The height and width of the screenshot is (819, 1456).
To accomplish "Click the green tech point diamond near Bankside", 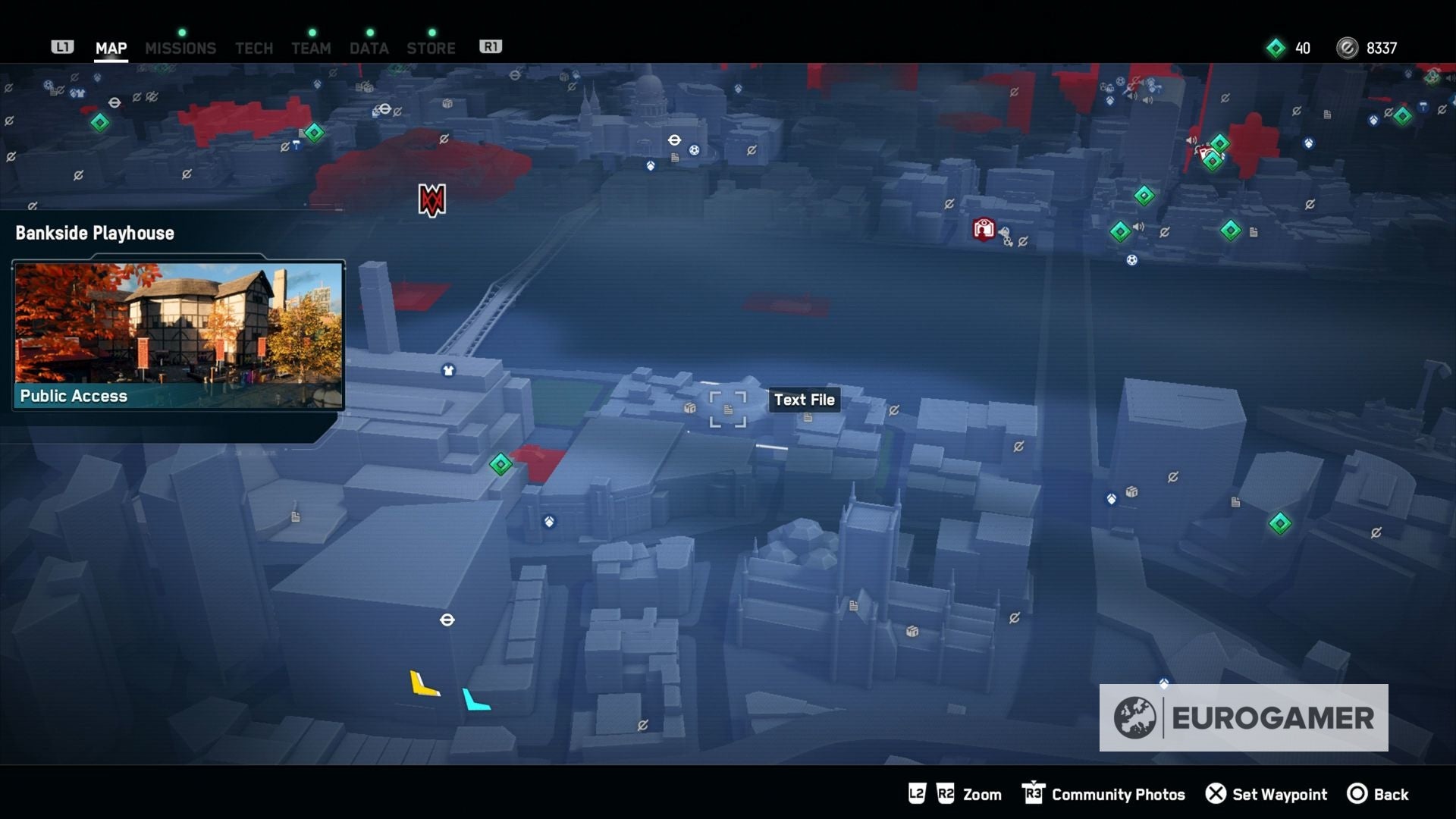I will point(500,462).
